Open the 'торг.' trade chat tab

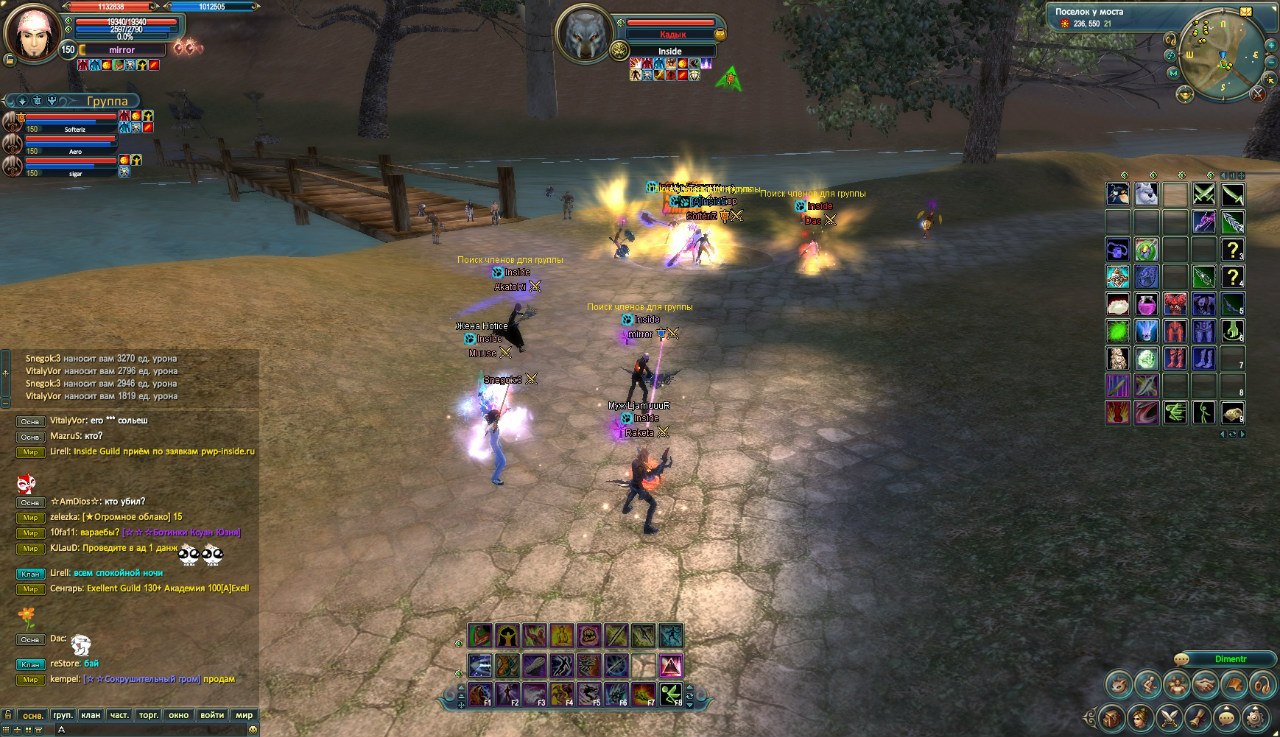149,715
